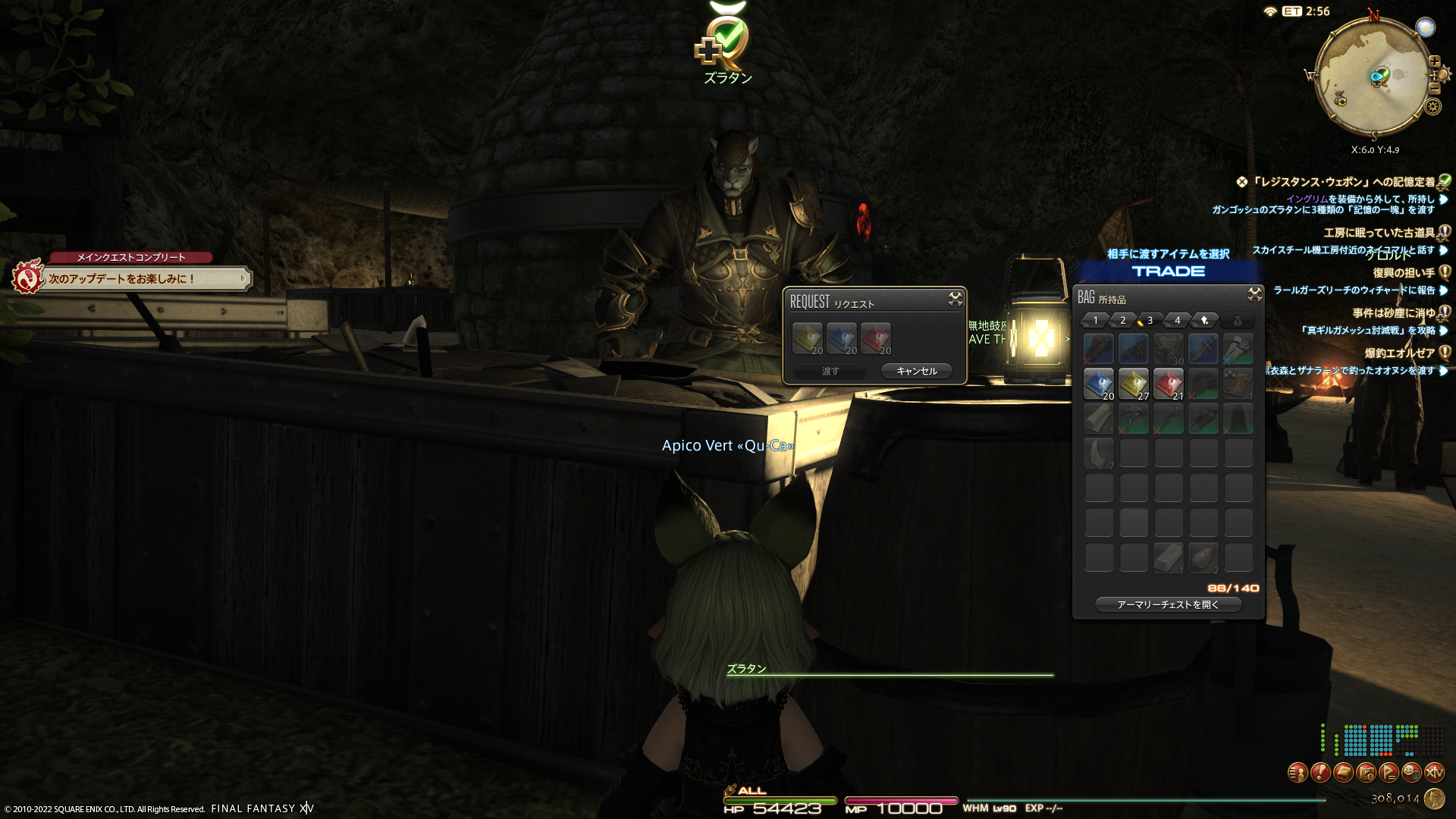This screenshot has height=819, width=1456.
Task: Switch to bag tab 1
Action: pos(1095,320)
